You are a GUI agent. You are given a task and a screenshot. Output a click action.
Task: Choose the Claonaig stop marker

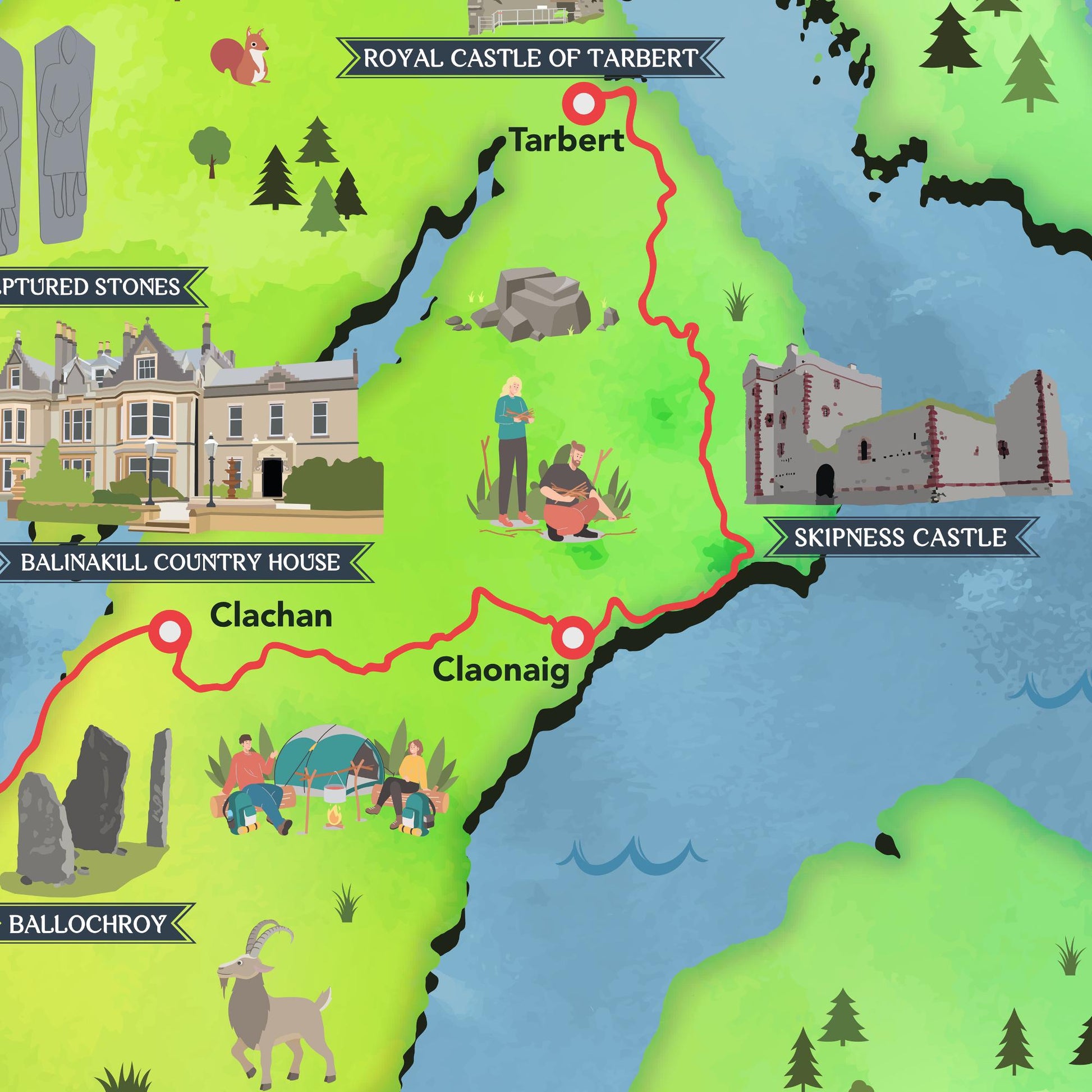pos(573,637)
